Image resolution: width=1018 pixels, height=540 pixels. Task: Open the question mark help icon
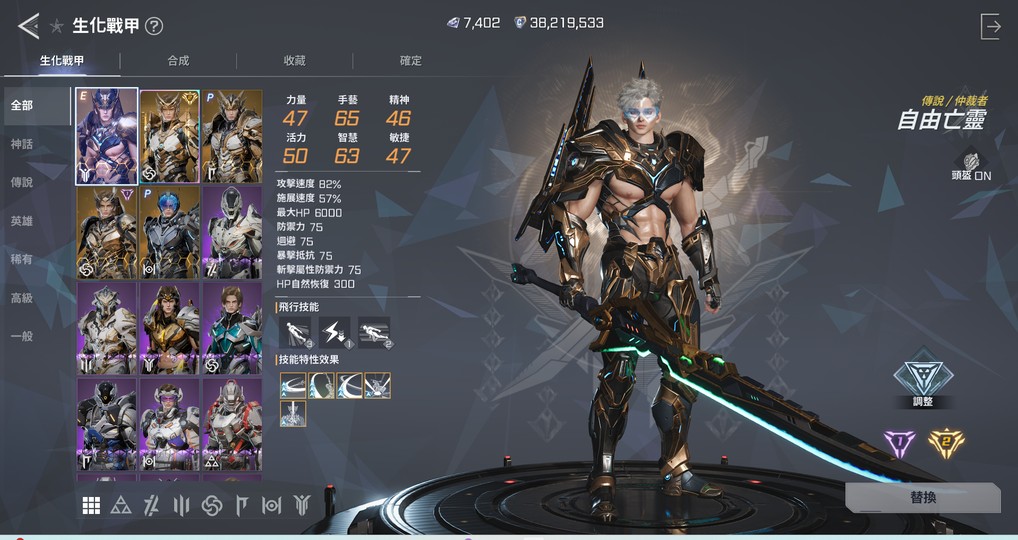(x=154, y=27)
